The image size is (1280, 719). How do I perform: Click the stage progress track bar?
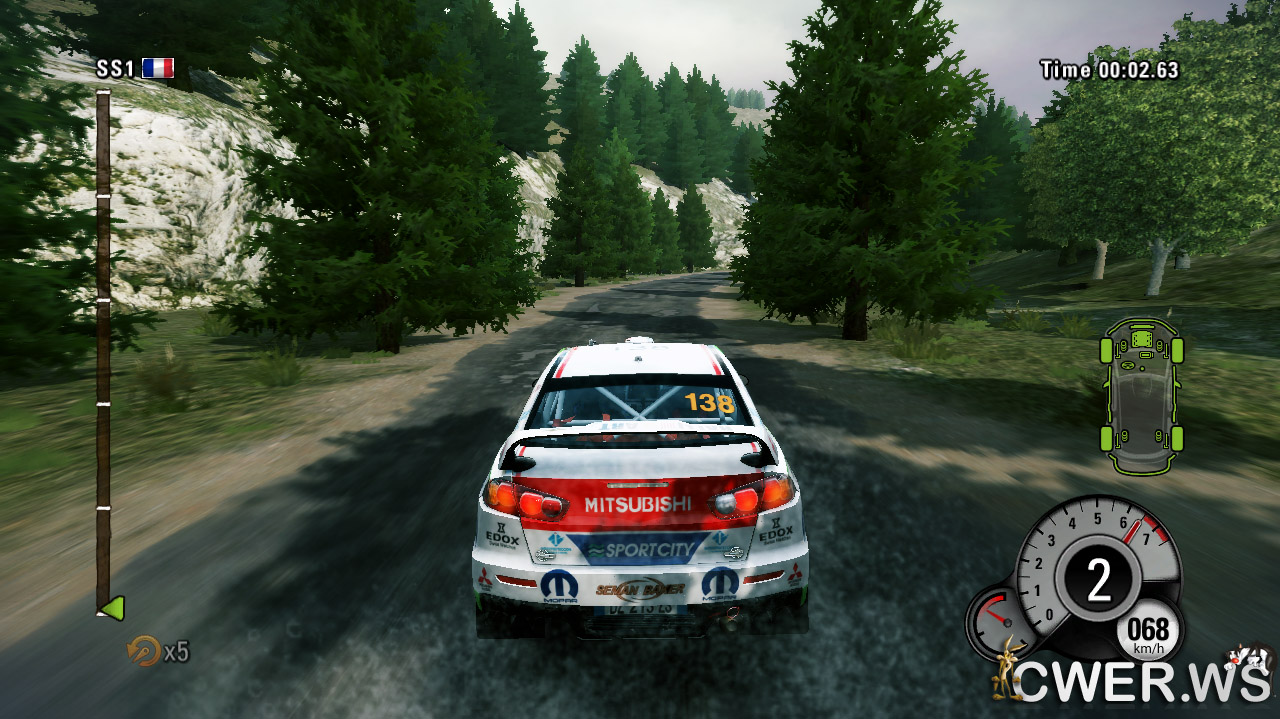(103, 350)
